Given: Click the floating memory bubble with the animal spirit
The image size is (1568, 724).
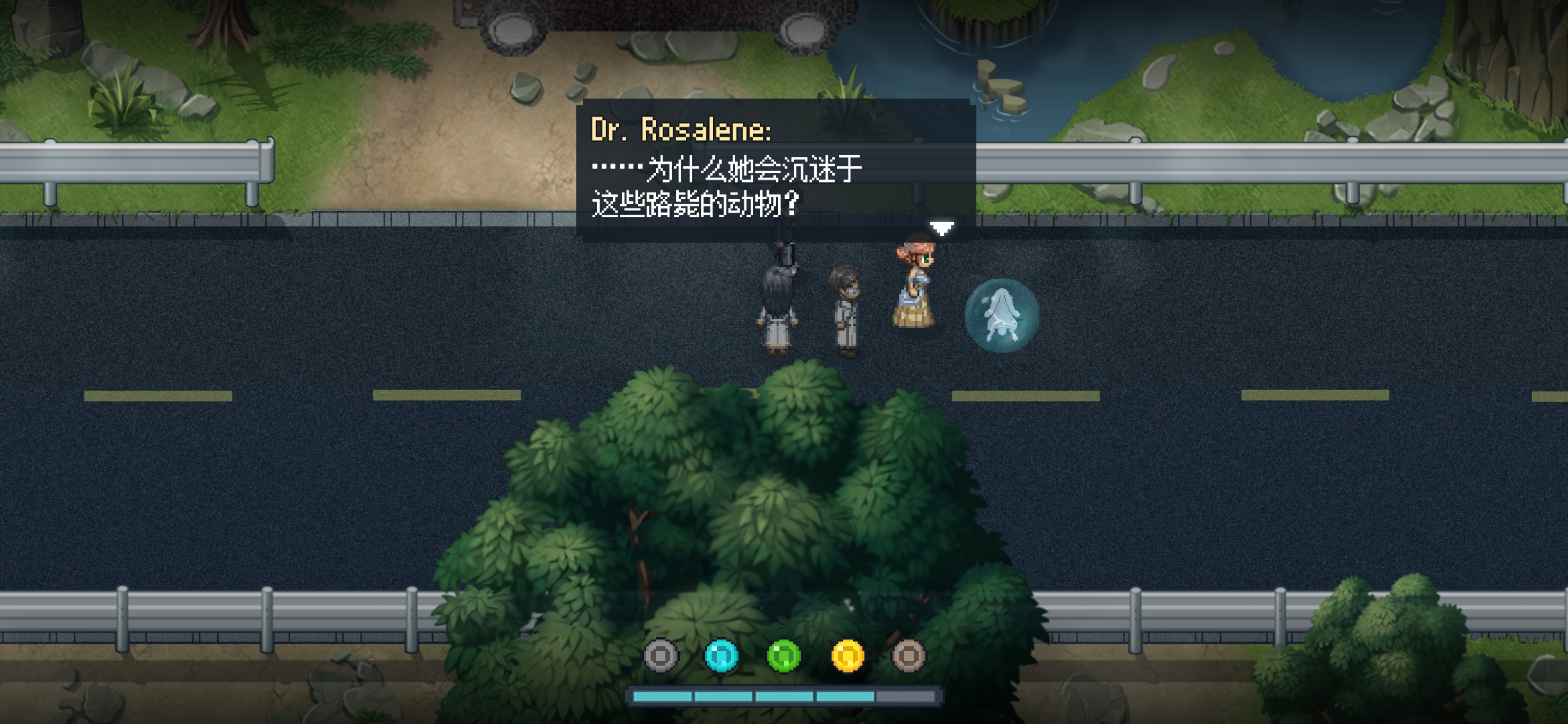Looking at the screenshot, I should click(x=1002, y=315).
